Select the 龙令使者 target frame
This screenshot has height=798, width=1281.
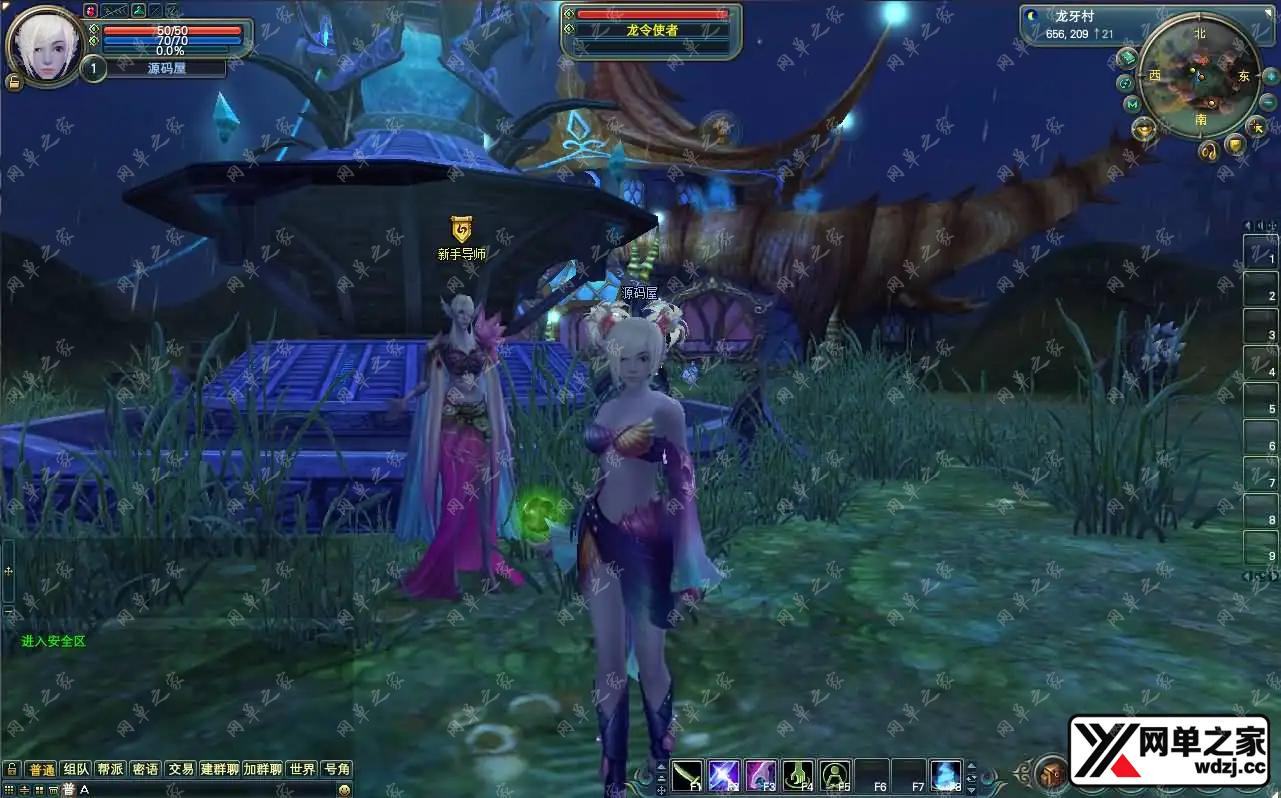[651, 30]
